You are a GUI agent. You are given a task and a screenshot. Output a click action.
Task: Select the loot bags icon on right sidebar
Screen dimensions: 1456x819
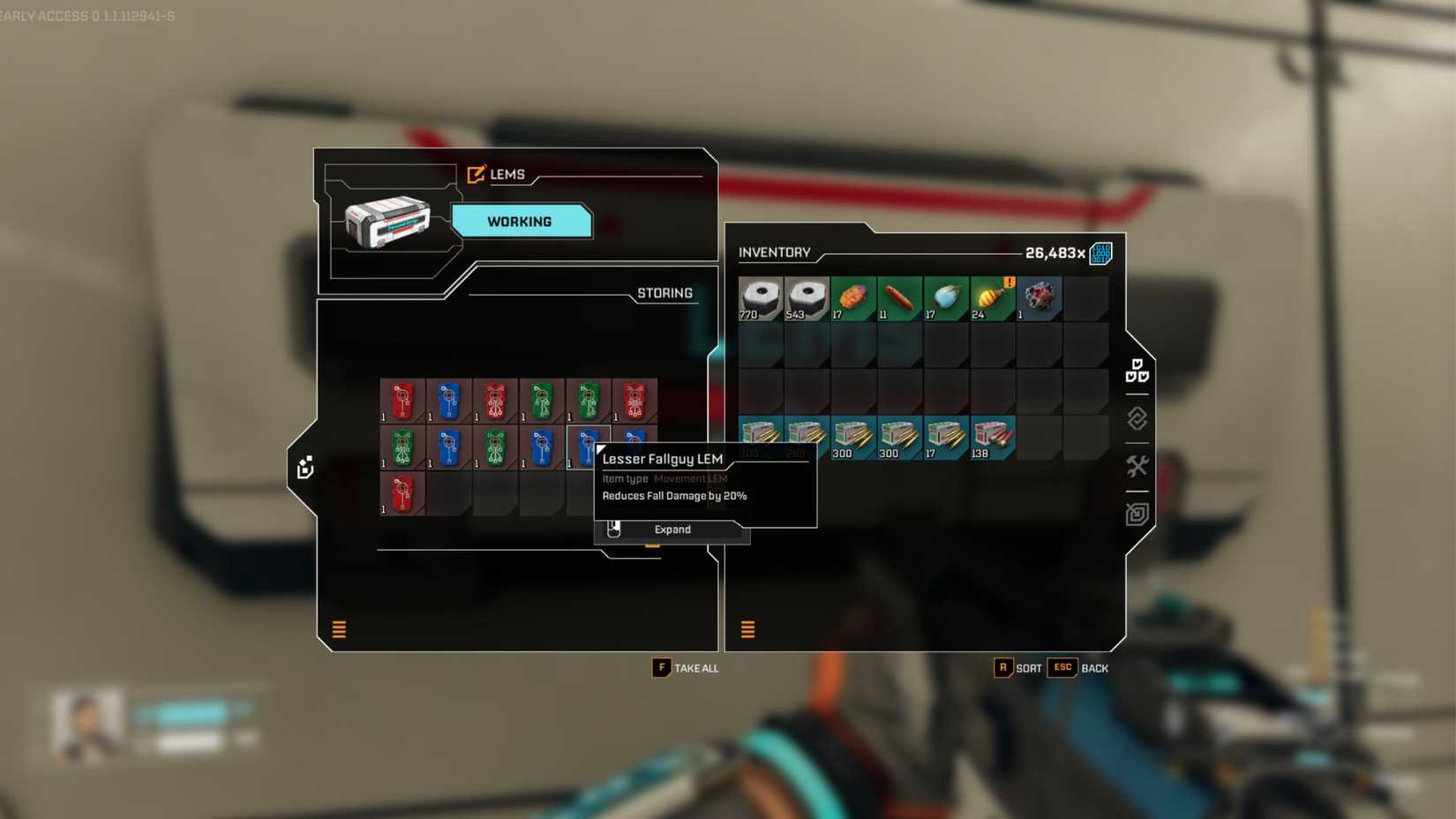(x=1137, y=371)
